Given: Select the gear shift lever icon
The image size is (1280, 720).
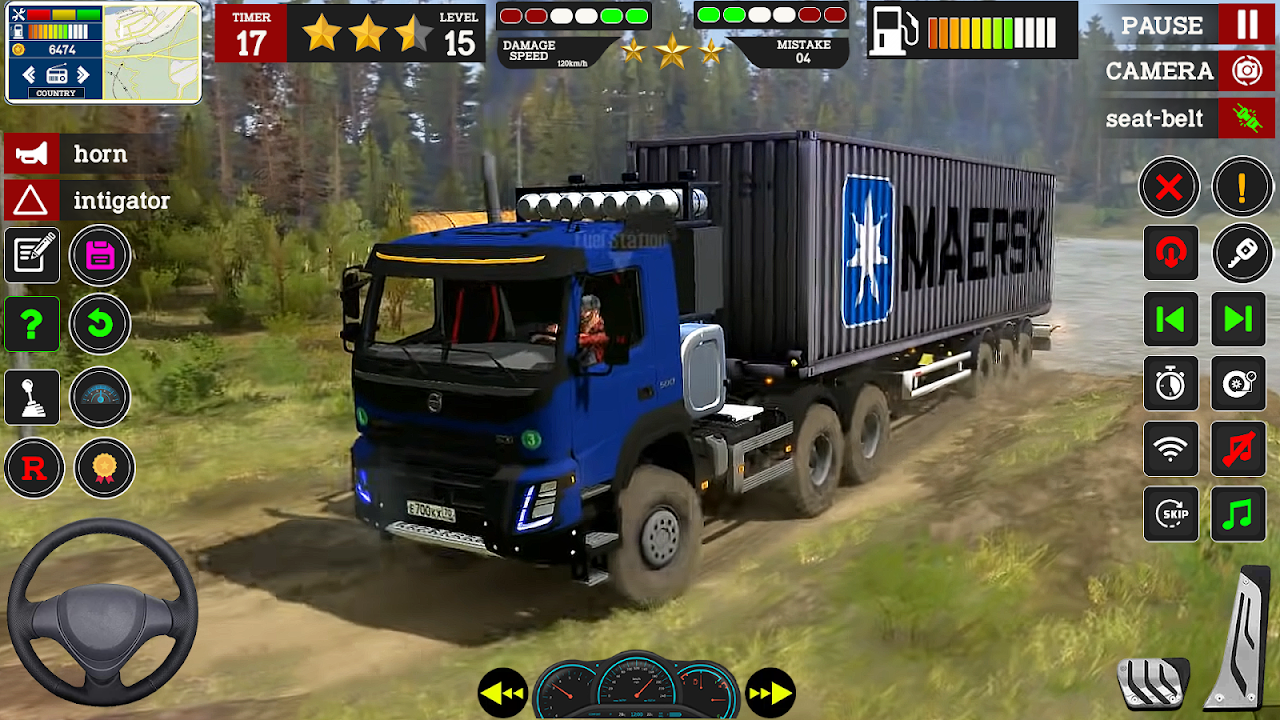Looking at the screenshot, I should (x=32, y=397).
